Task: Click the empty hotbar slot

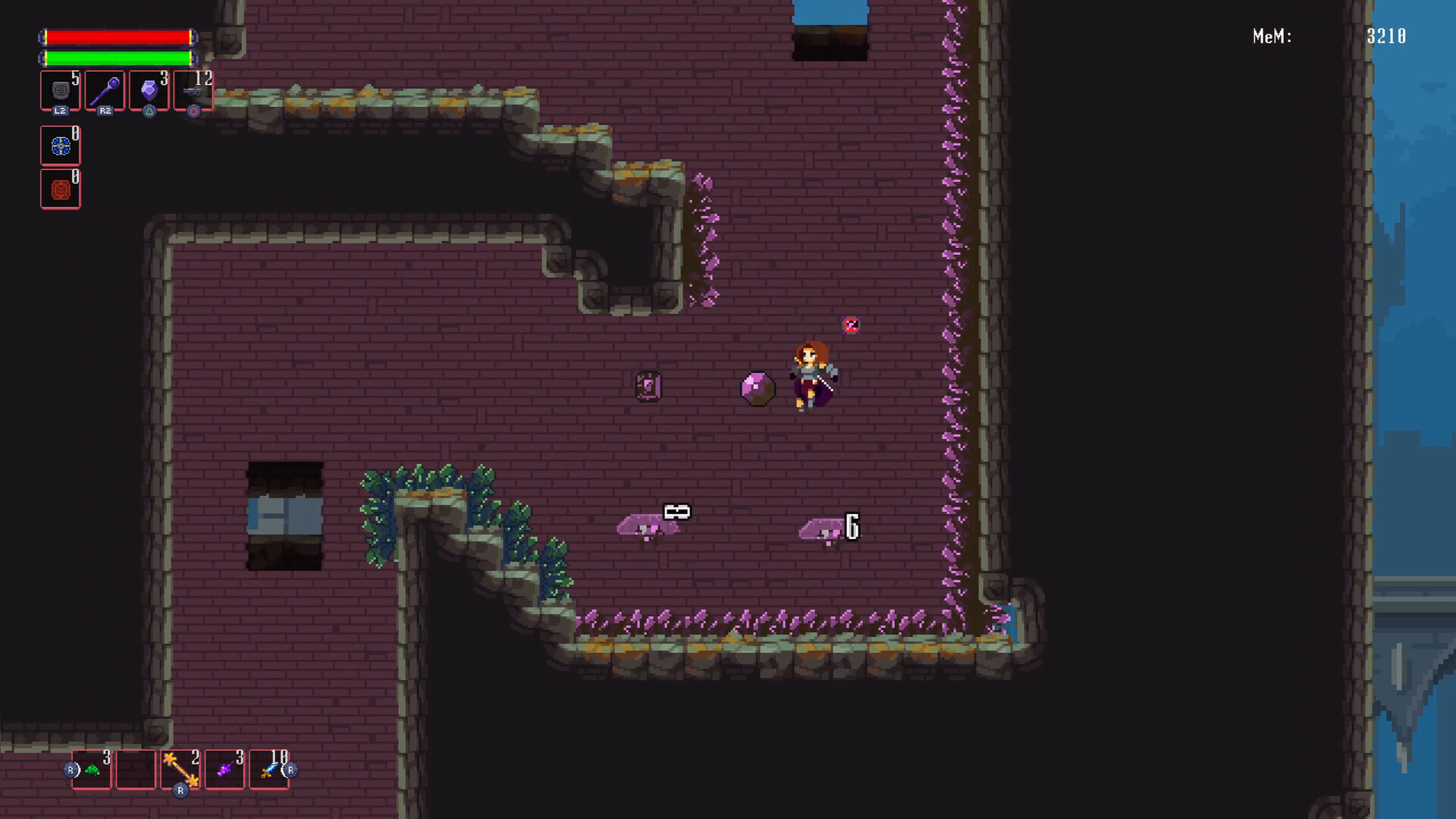Action: 135,769
